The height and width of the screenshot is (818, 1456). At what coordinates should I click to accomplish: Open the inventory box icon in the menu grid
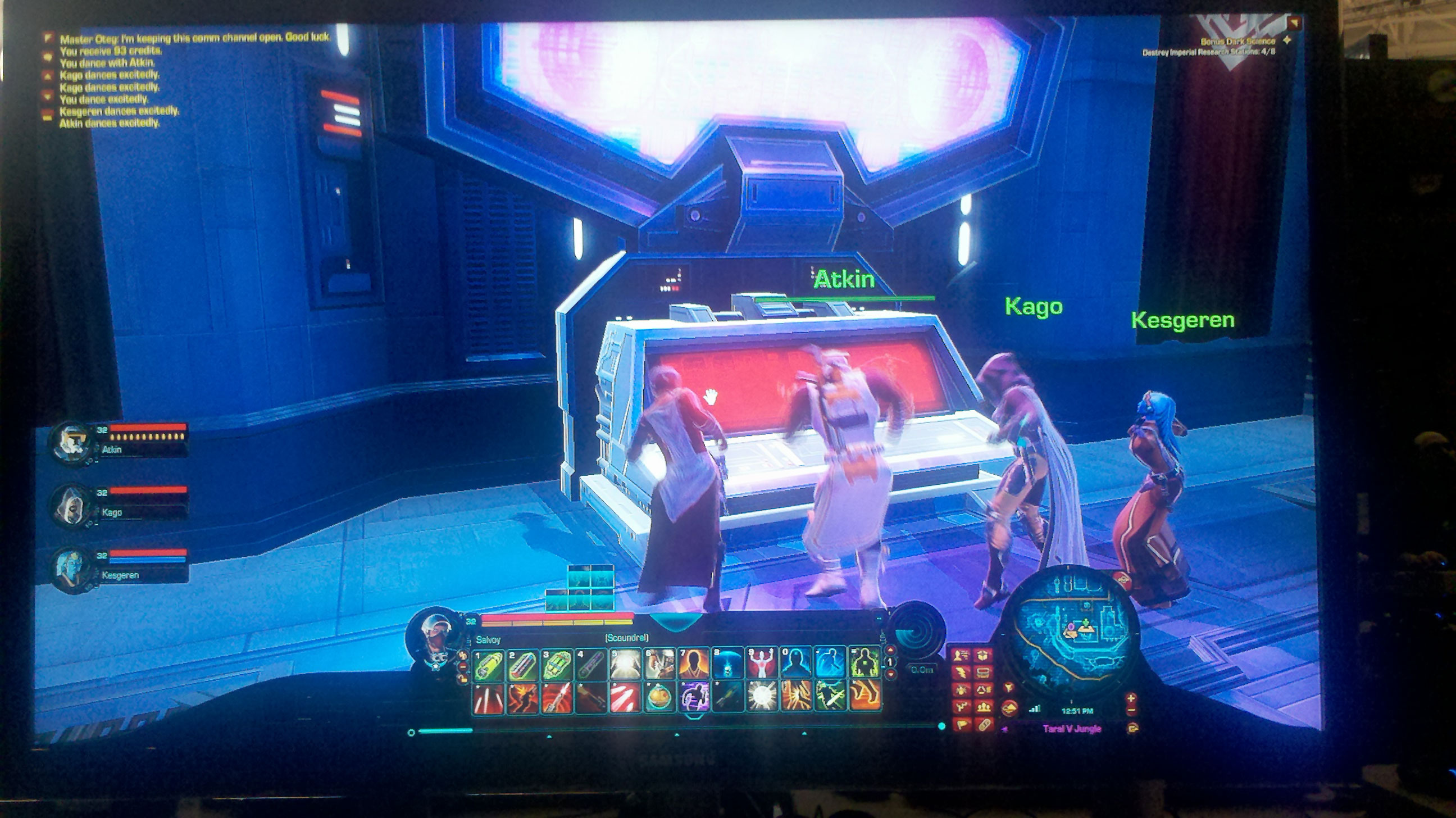click(x=984, y=656)
